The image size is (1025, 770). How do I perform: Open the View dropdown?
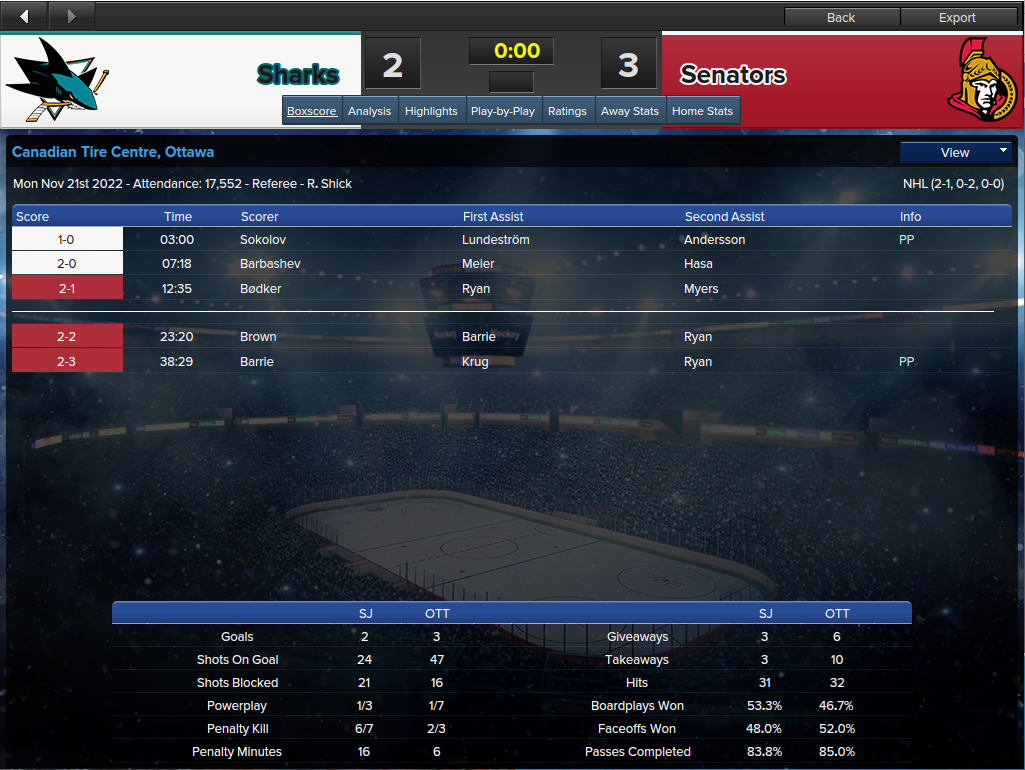point(956,152)
